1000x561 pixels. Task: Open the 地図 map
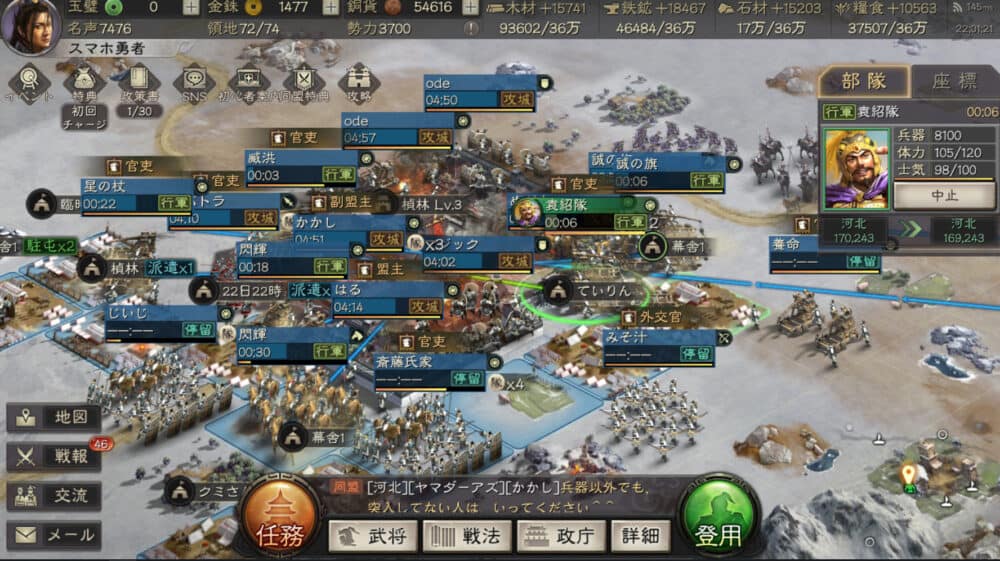tap(54, 418)
